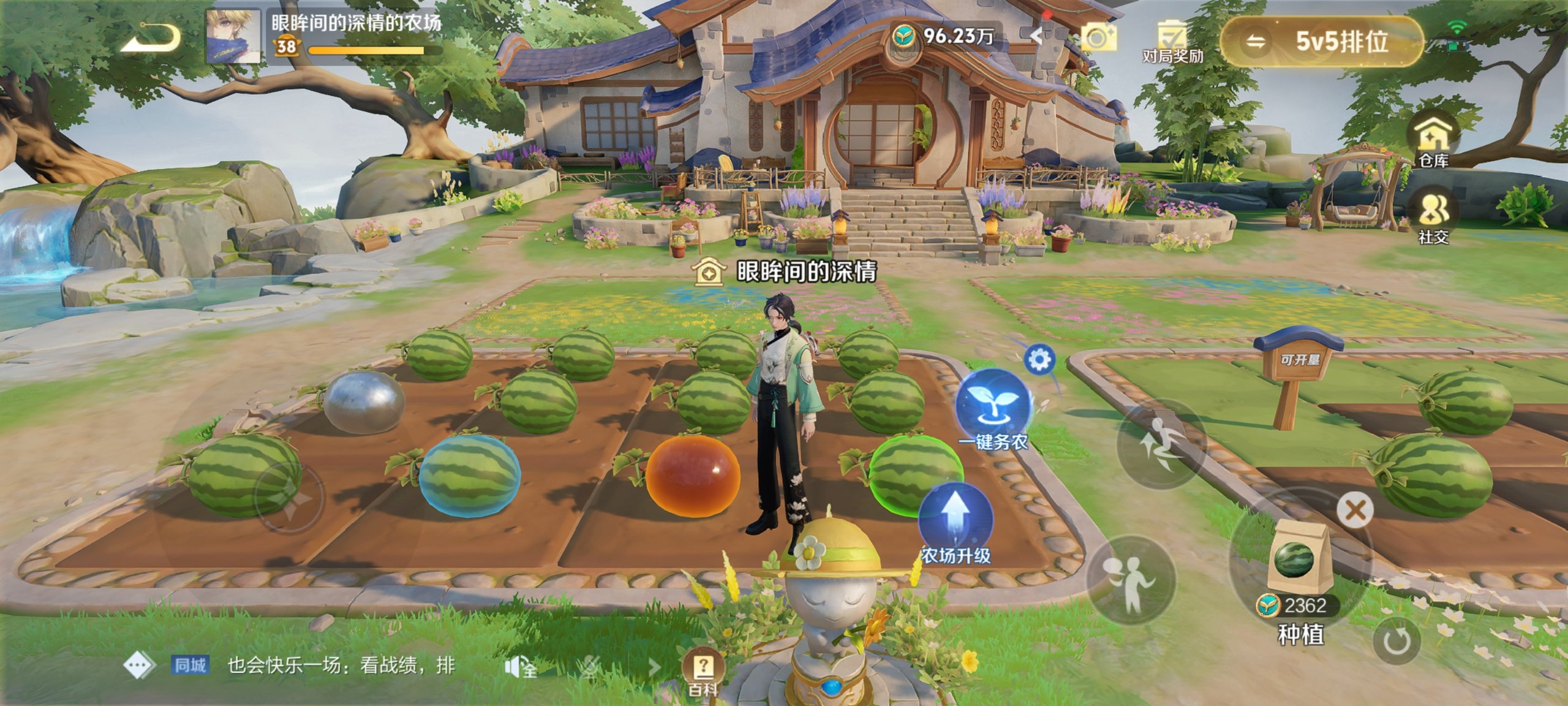The image size is (1568, 706).
Task: Toggle the voice speaker icon
Action: click(519, 667)
